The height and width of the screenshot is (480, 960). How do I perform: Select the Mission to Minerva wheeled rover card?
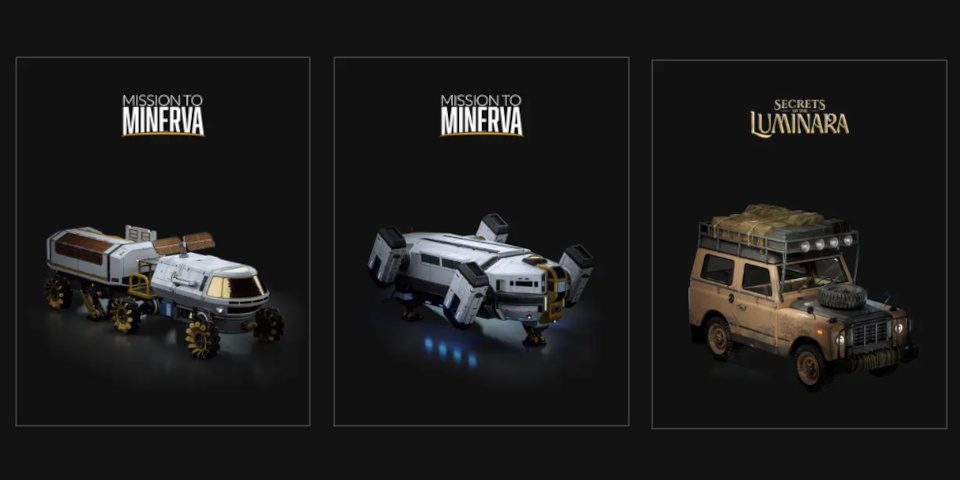163,242
